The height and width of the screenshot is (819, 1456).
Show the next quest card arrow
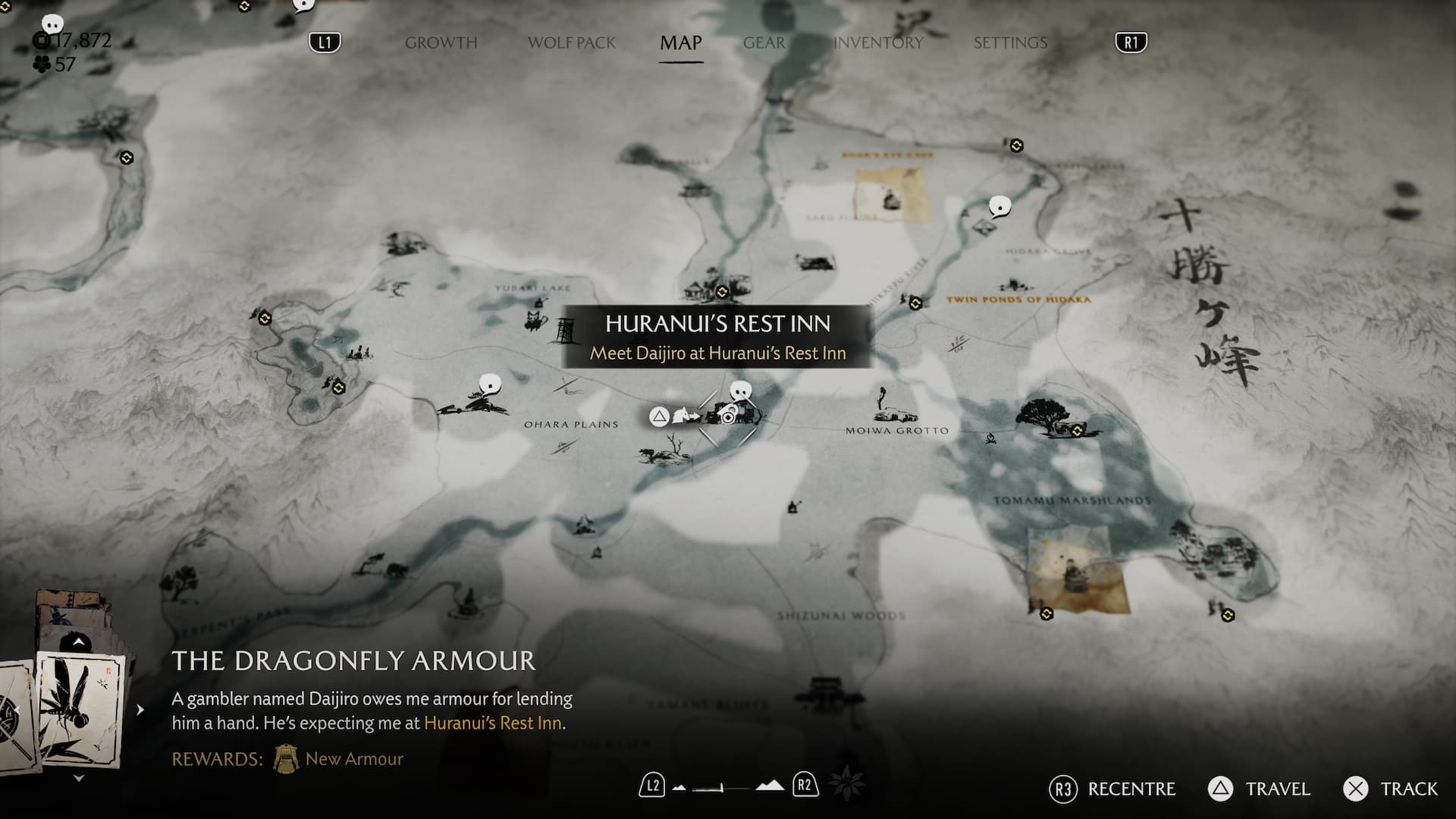point(140,710)
